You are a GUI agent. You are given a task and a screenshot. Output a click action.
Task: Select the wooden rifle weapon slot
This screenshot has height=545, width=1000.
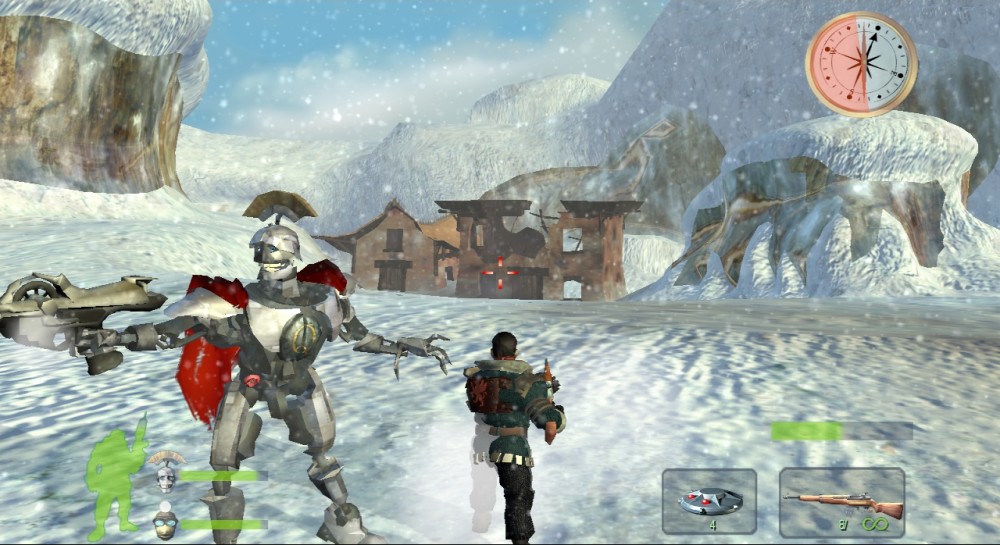(x=842, y=502)
